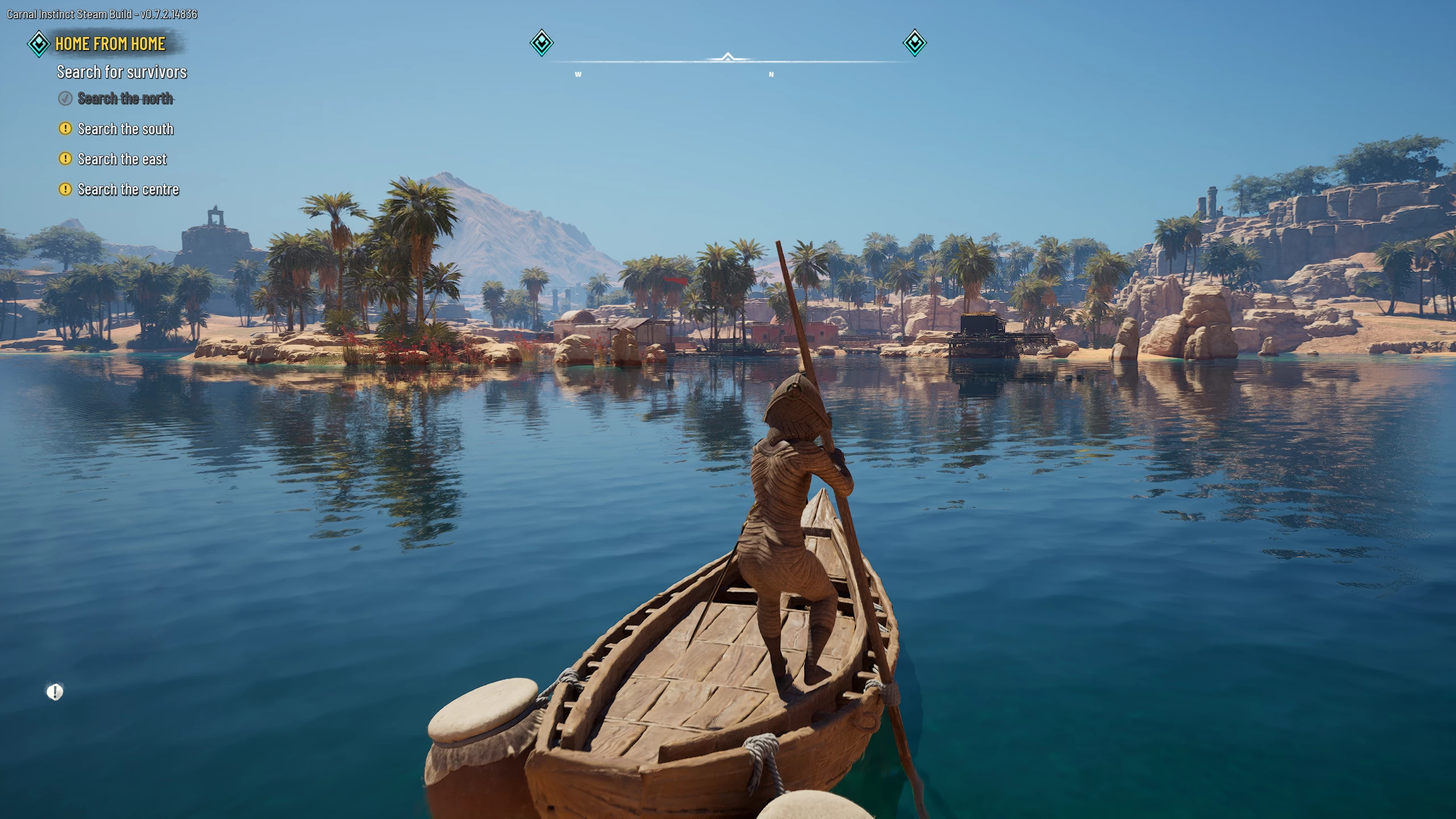Open the Home From Home quest title
This screenshot has width=1456, height=819.
(x=110, y=44)
